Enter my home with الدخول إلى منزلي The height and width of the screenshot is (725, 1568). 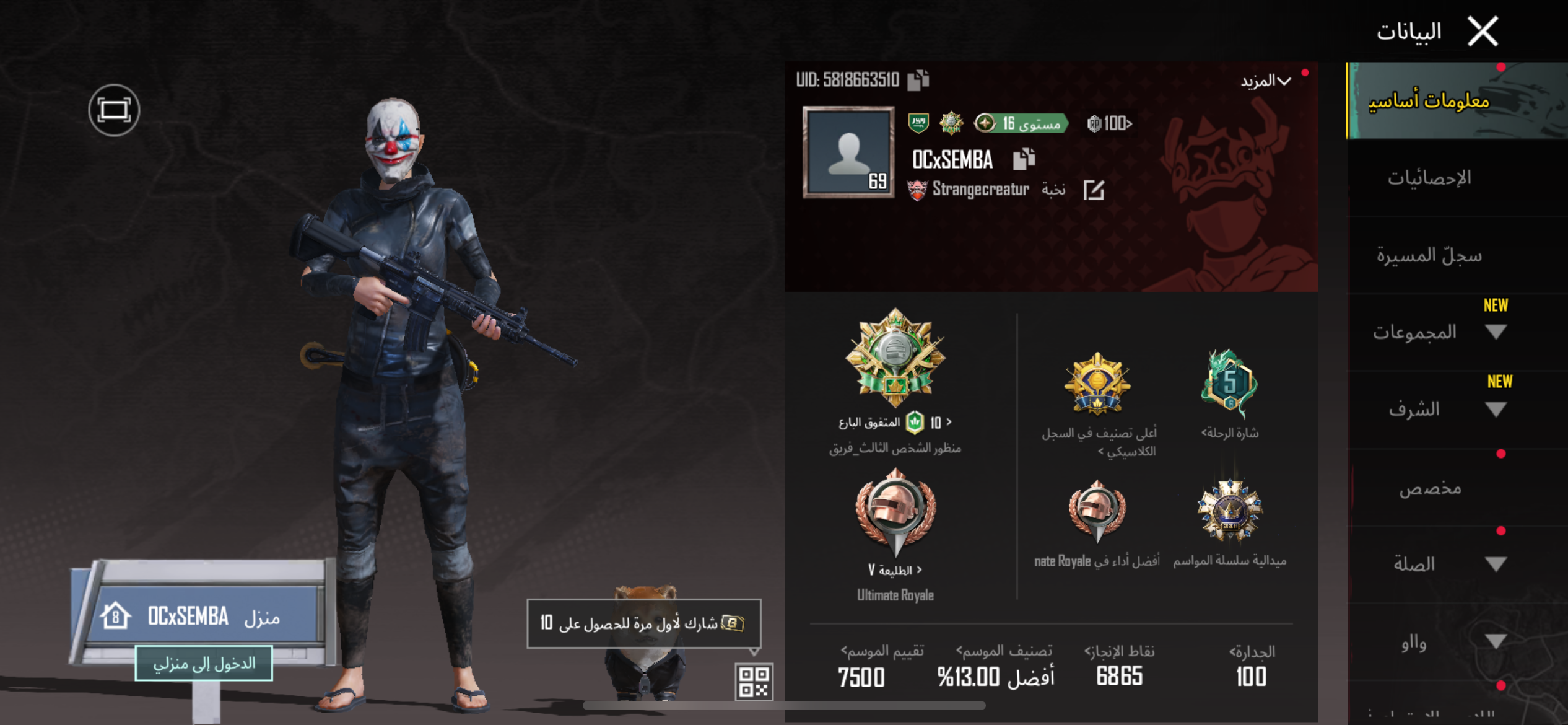tap(204, 664)
